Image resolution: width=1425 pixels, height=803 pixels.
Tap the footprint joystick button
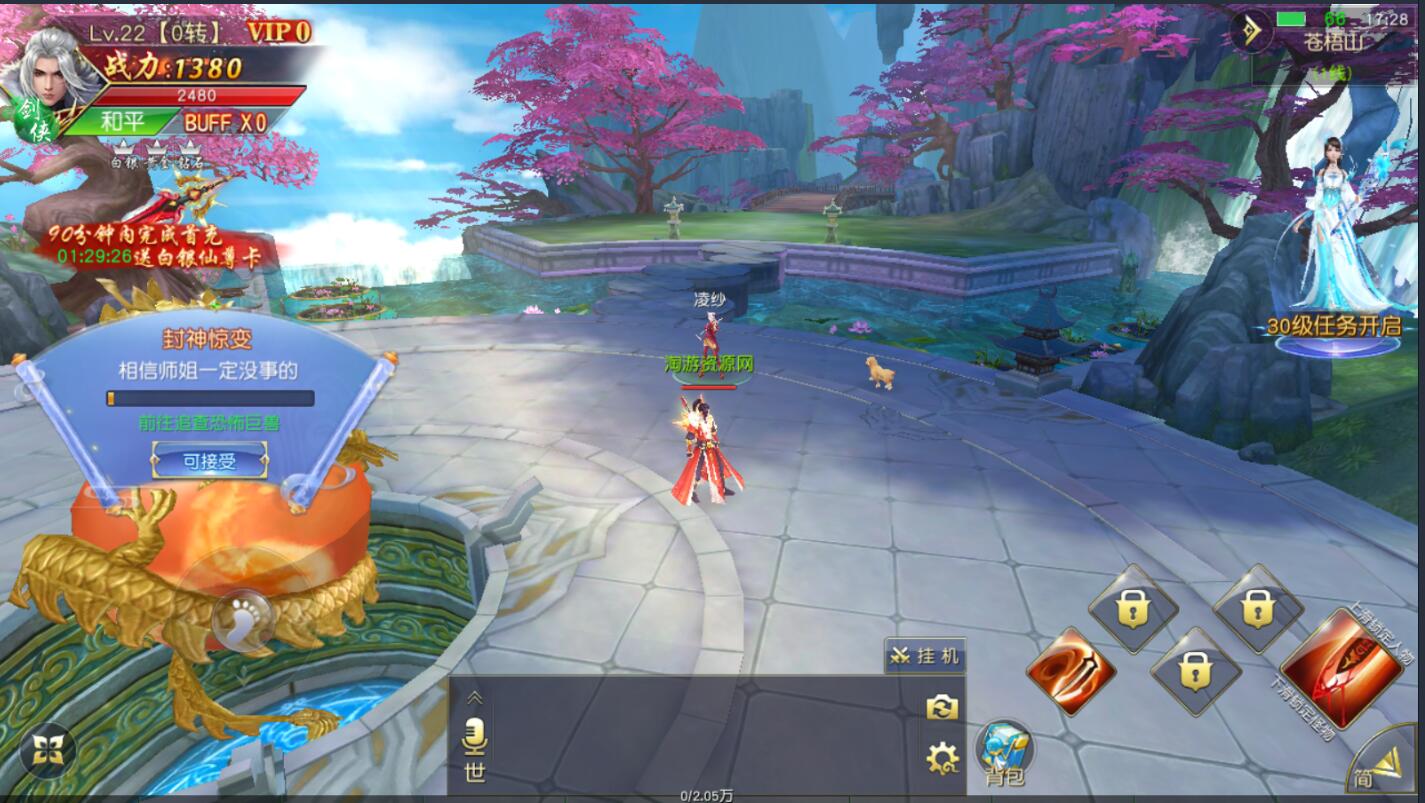[x=241, y=611]
